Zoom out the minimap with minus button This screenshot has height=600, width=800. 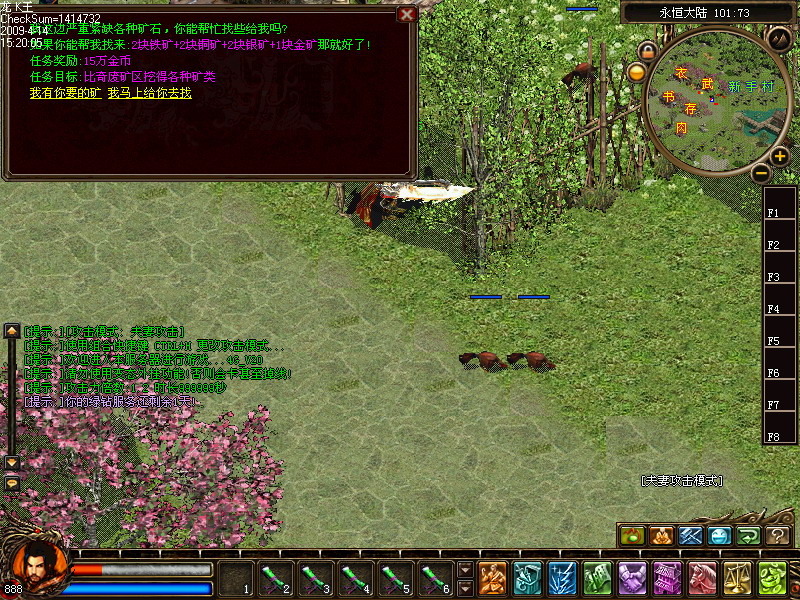point(761,172)
